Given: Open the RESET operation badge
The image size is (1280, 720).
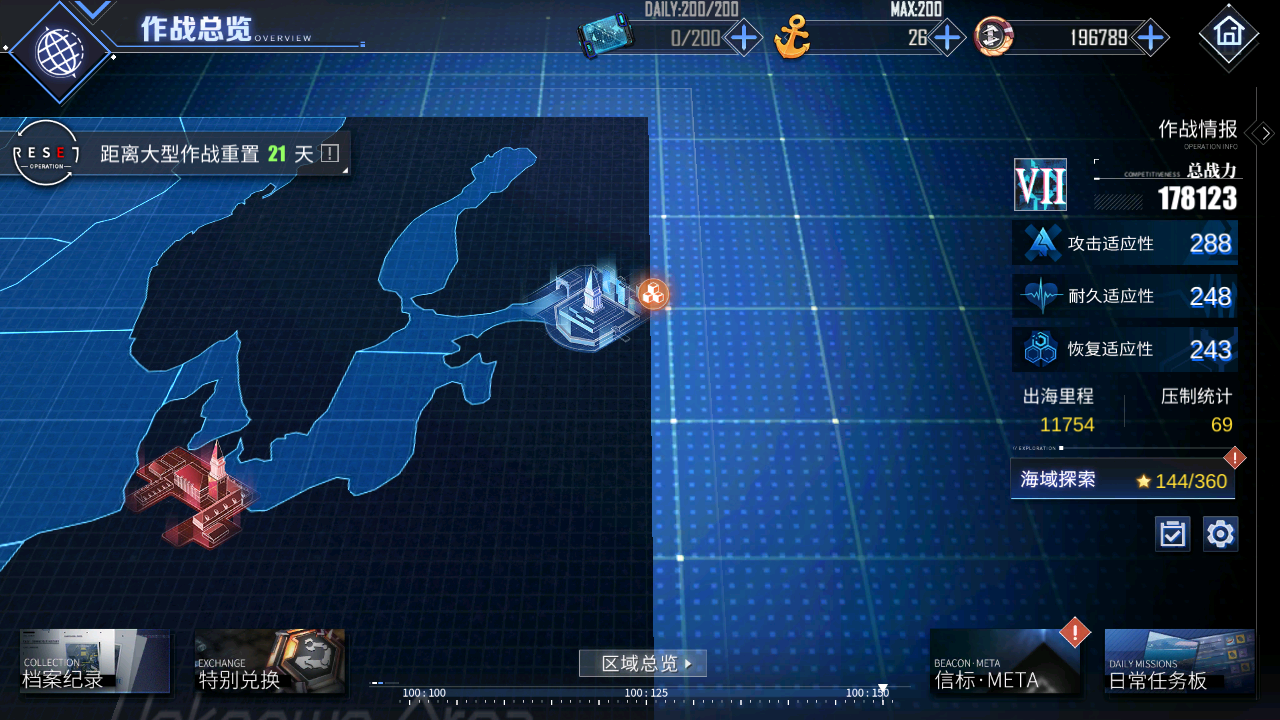Looking at the screenshot, I should (45, 153).
